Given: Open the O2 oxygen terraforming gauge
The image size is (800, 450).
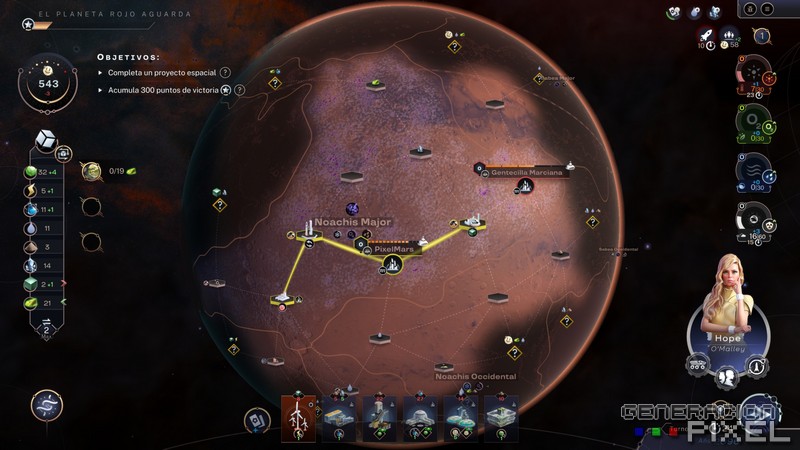Looking at the screenshot, I should pos(753,121).
